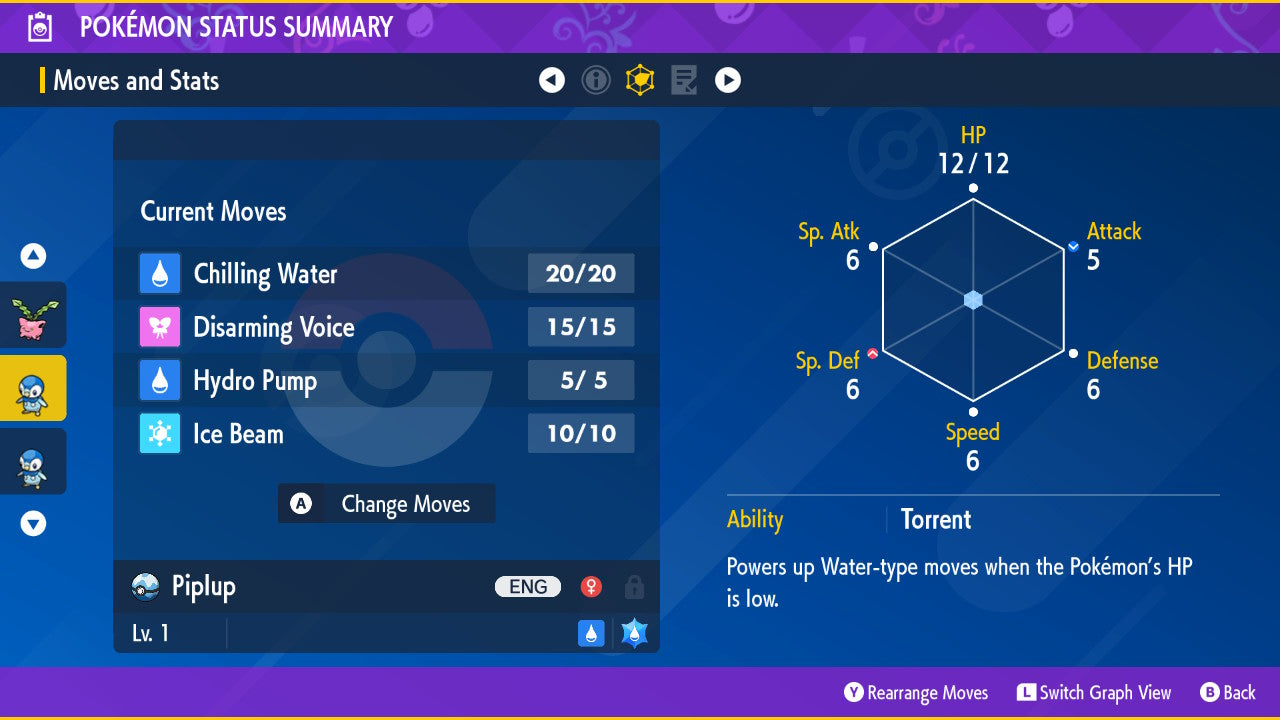Go Back from the status summary
The image size is (1280, 720).
click(x=1228, y=693)
